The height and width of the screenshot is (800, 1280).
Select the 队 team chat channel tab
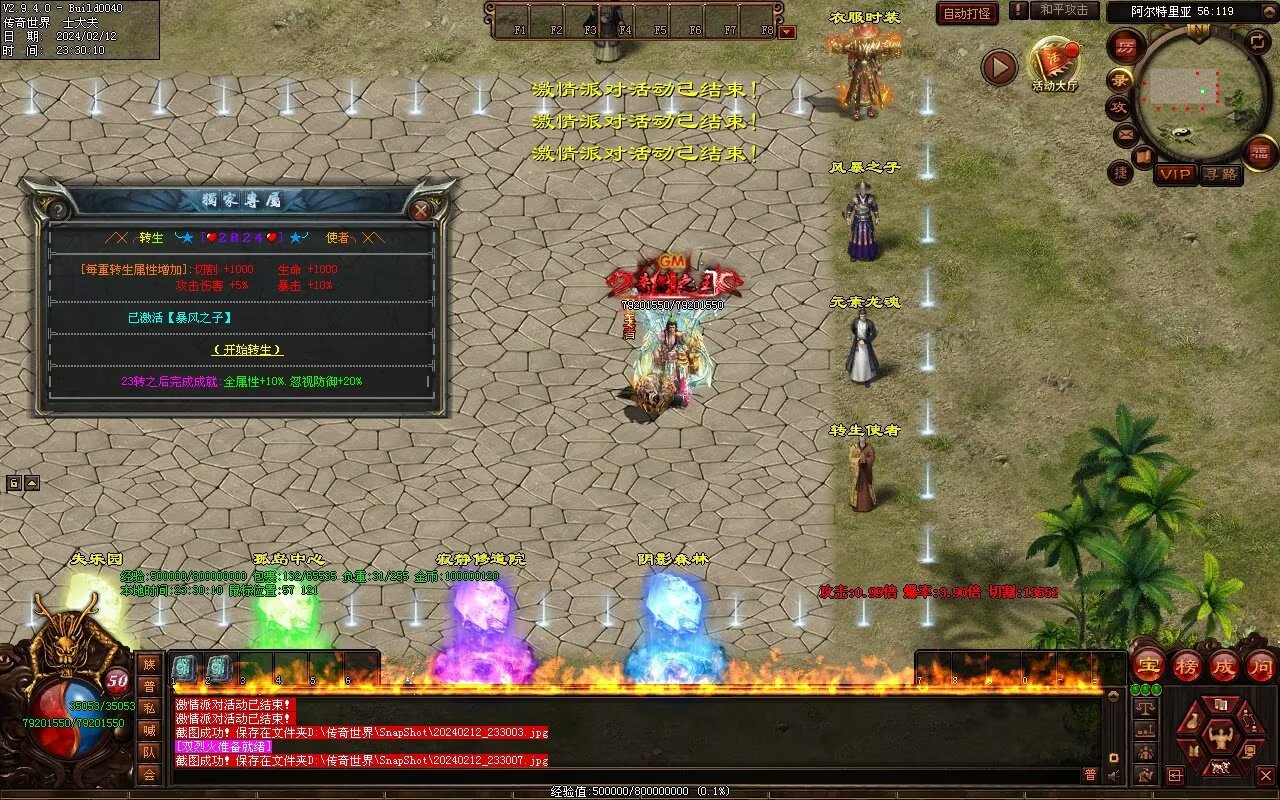(149, 751)
